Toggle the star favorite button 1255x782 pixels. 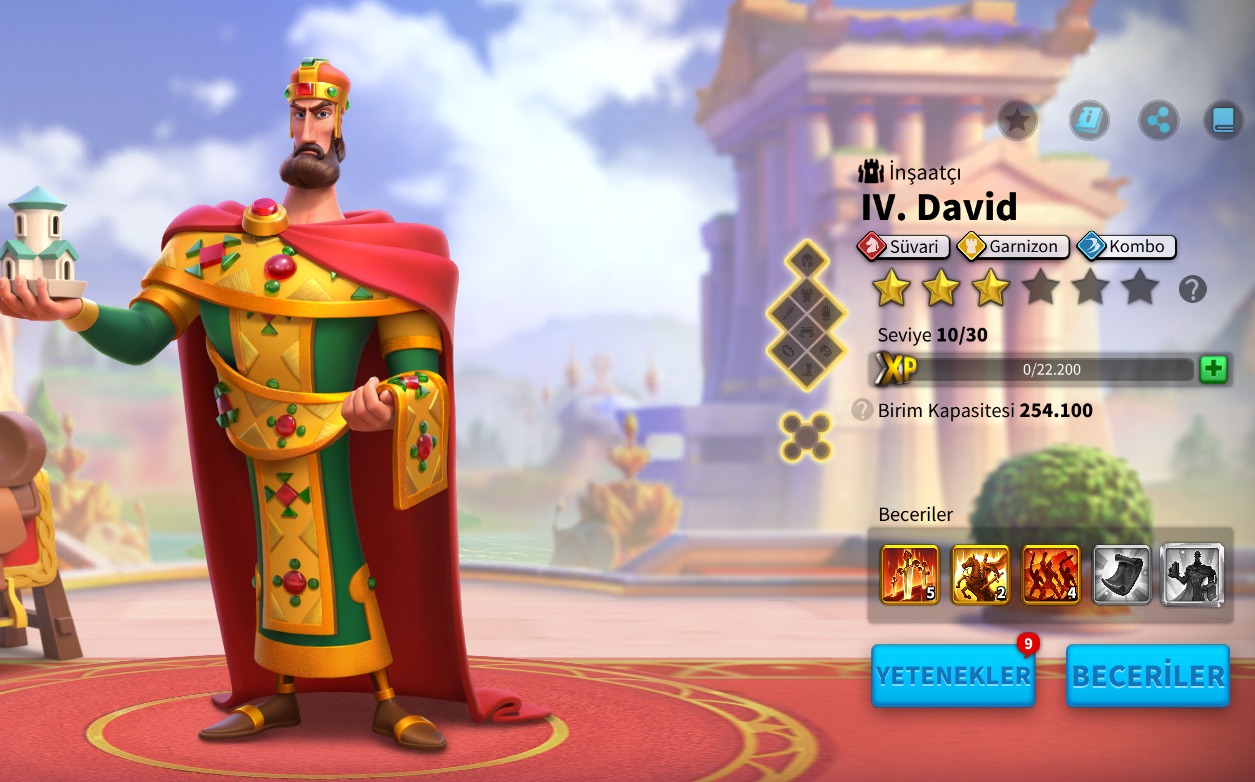[x=1017, y=121]
